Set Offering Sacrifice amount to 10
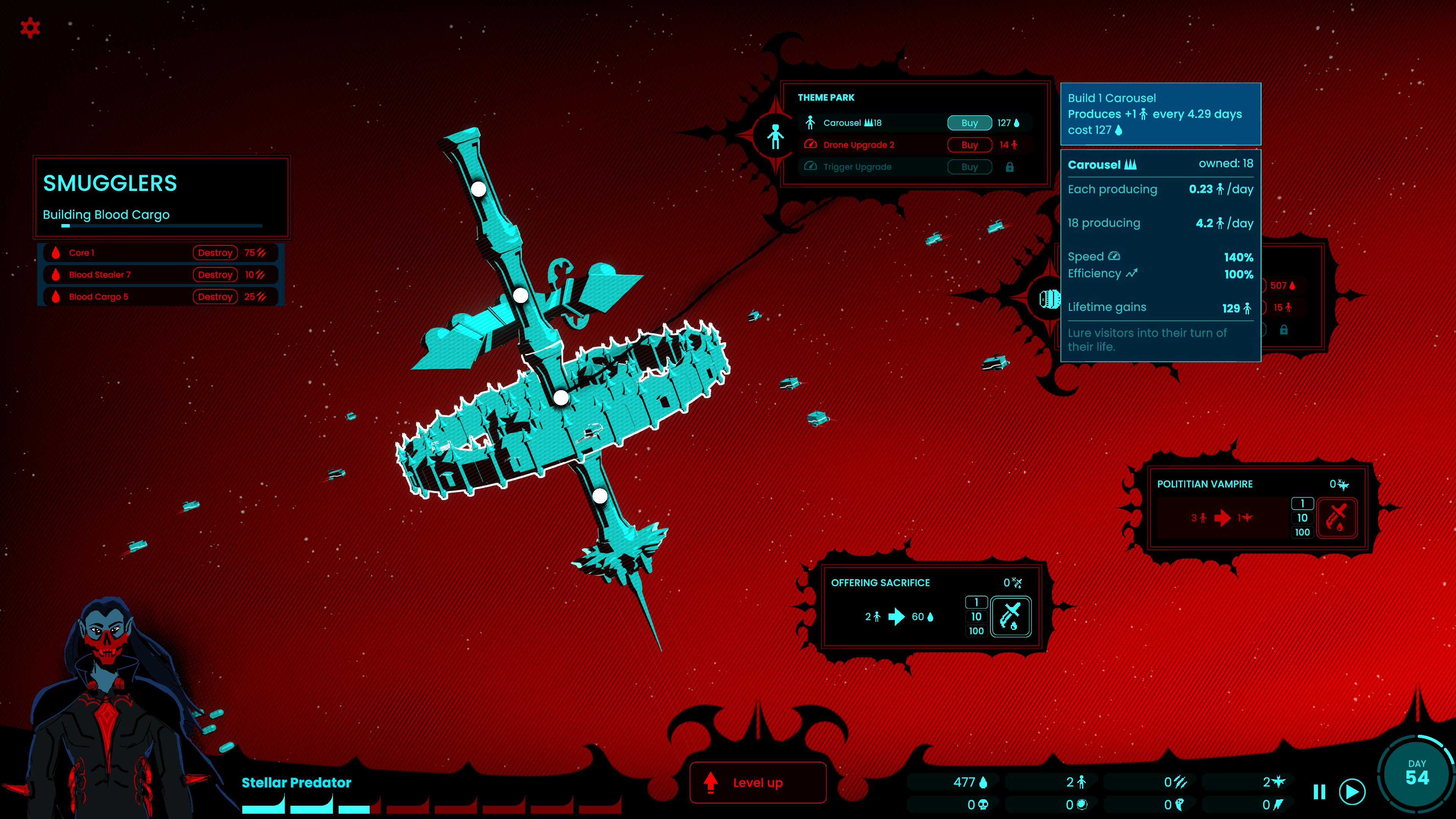This screenshot has height=819, width=1456. click(976, 617)
